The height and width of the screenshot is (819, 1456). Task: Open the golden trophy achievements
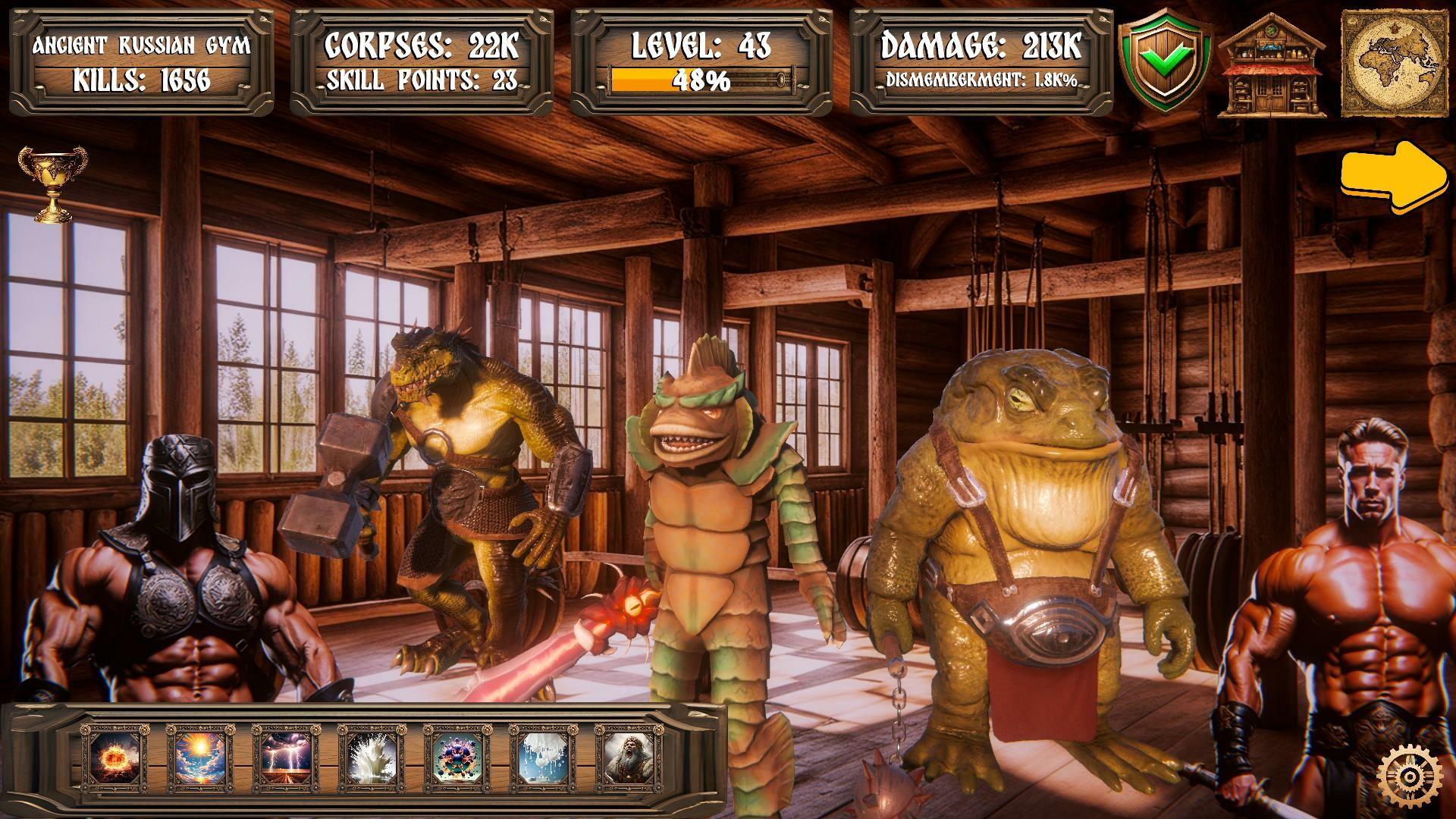[x=53, y=186]
